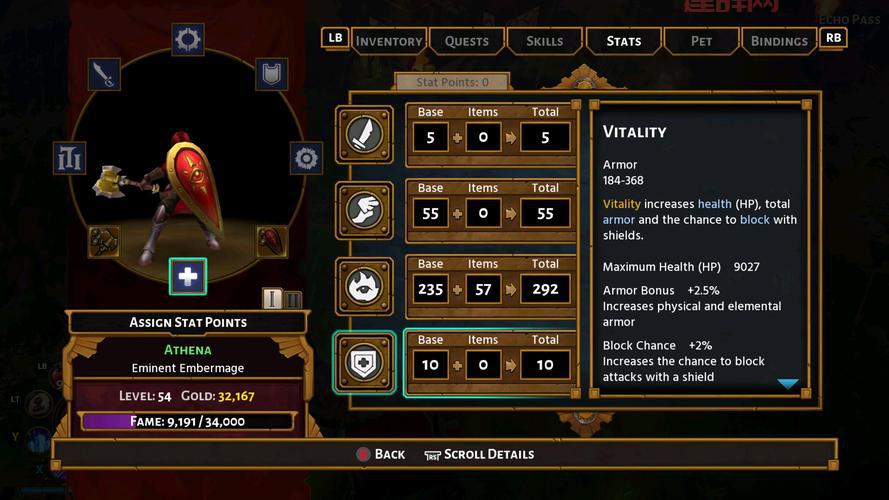Show the Skills tab
Viewport: 889px width, 500px height.
(544, 41)
